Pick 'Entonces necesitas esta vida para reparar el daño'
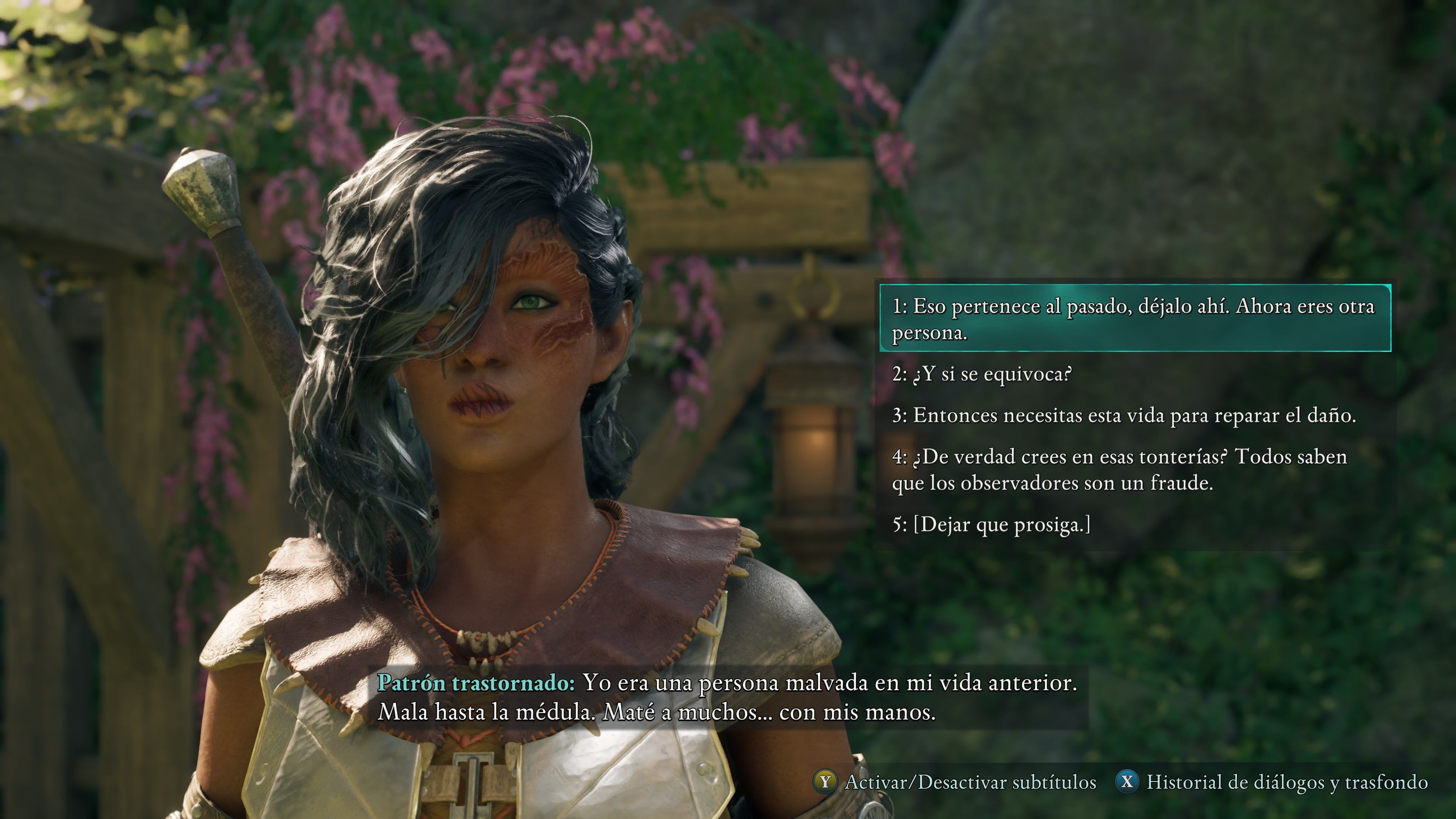 tap(1123, 416)
